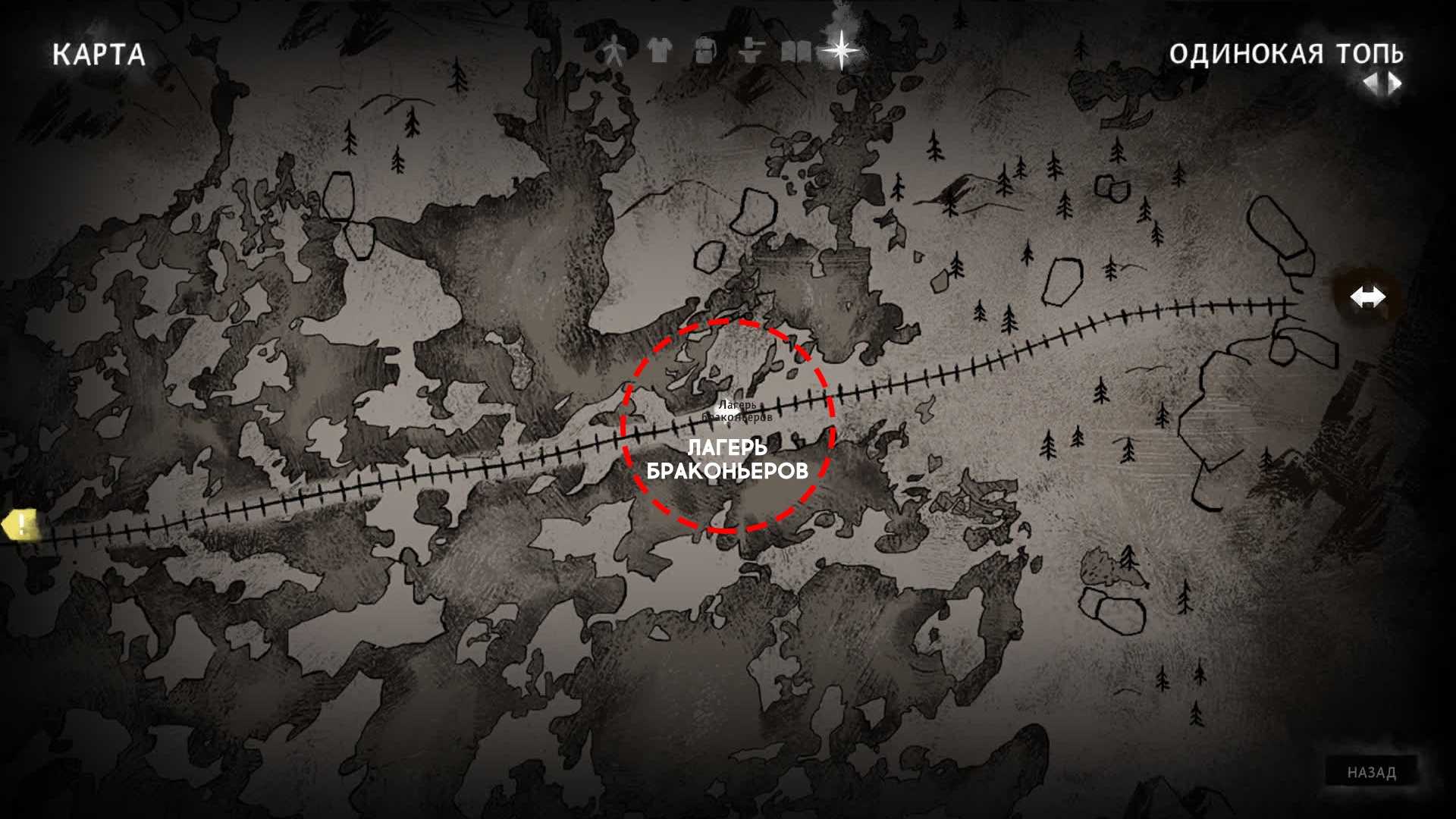Select the compass star map tab
Screen dimensions: 1456x819
click(x=841, y=50)
